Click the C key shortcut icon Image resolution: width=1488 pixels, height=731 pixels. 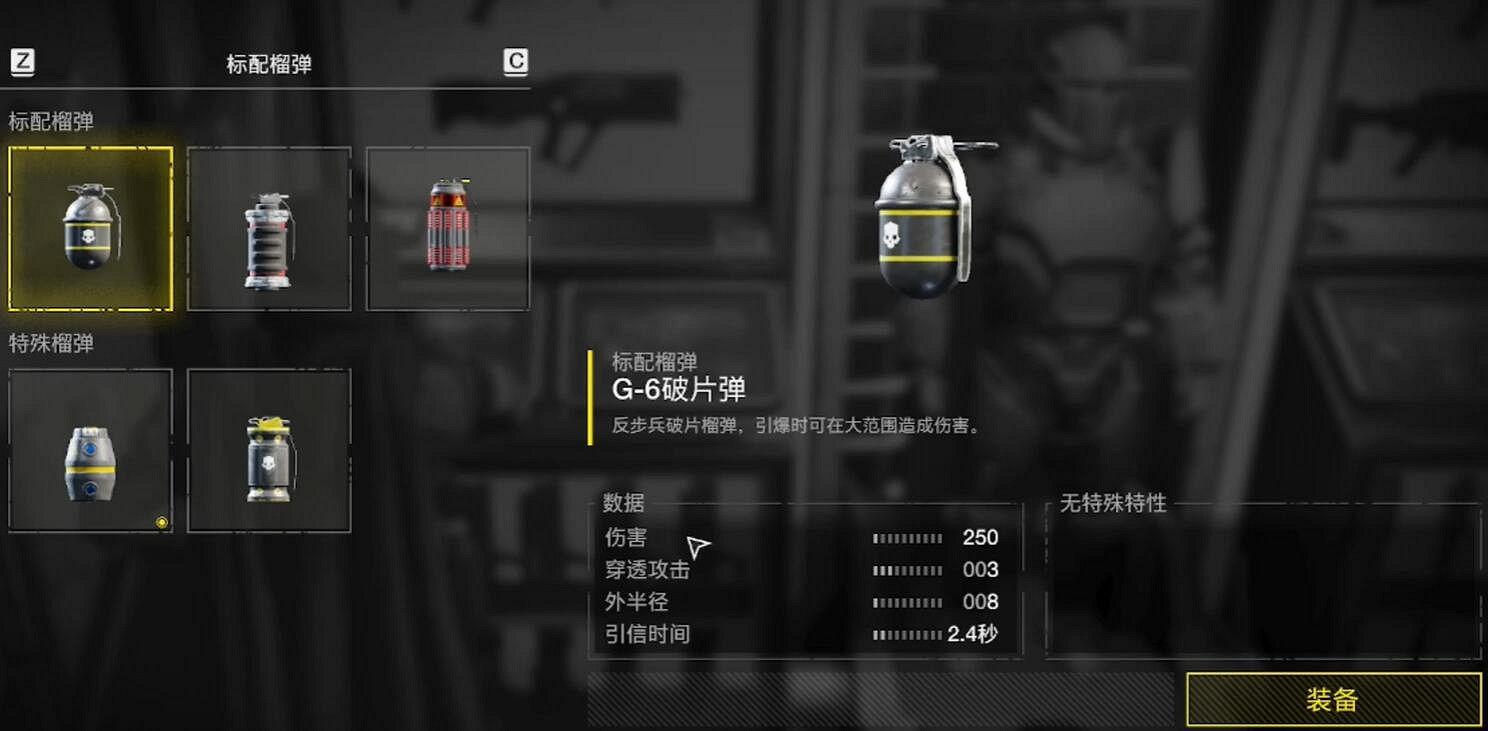tap(512, 63)
